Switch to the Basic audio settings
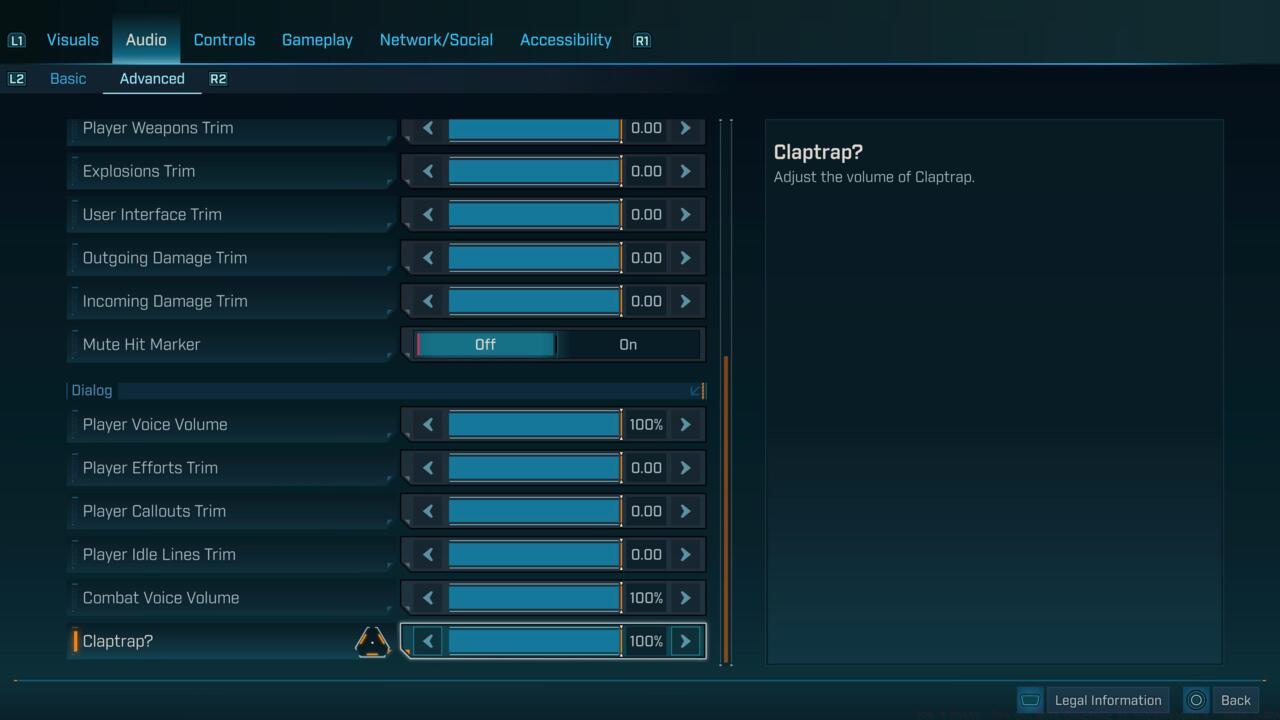The height and width of the screenshot is (720, 1280). click(68, 78)
